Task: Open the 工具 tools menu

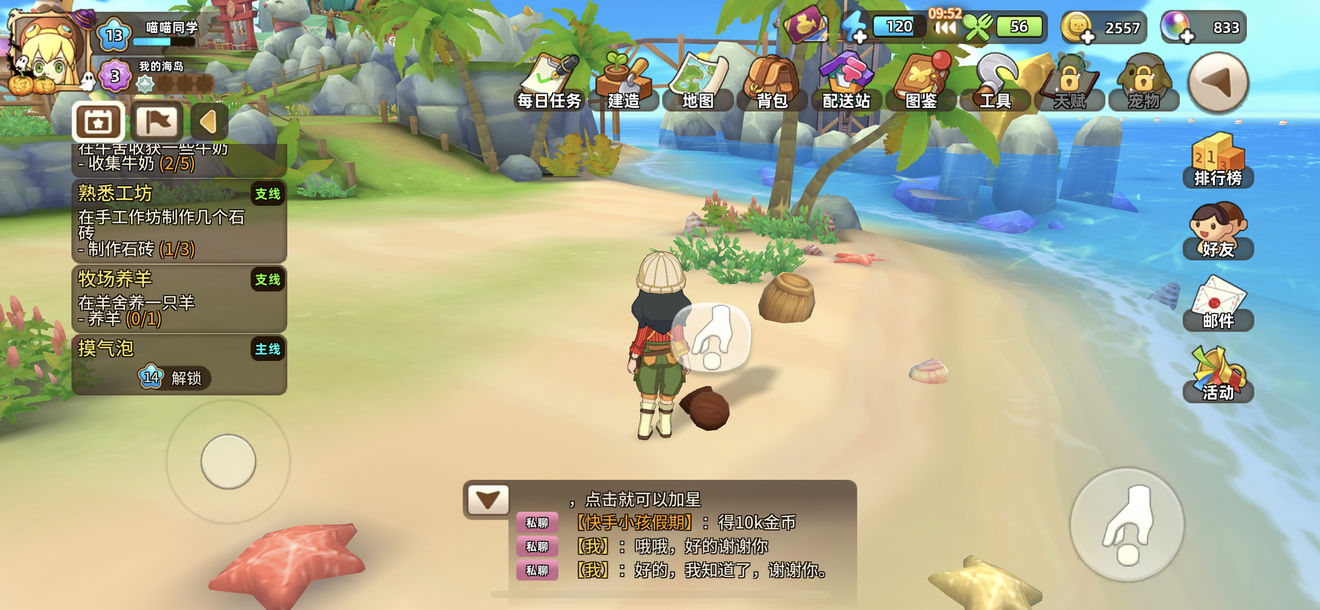Action: (x=995, y=82)
